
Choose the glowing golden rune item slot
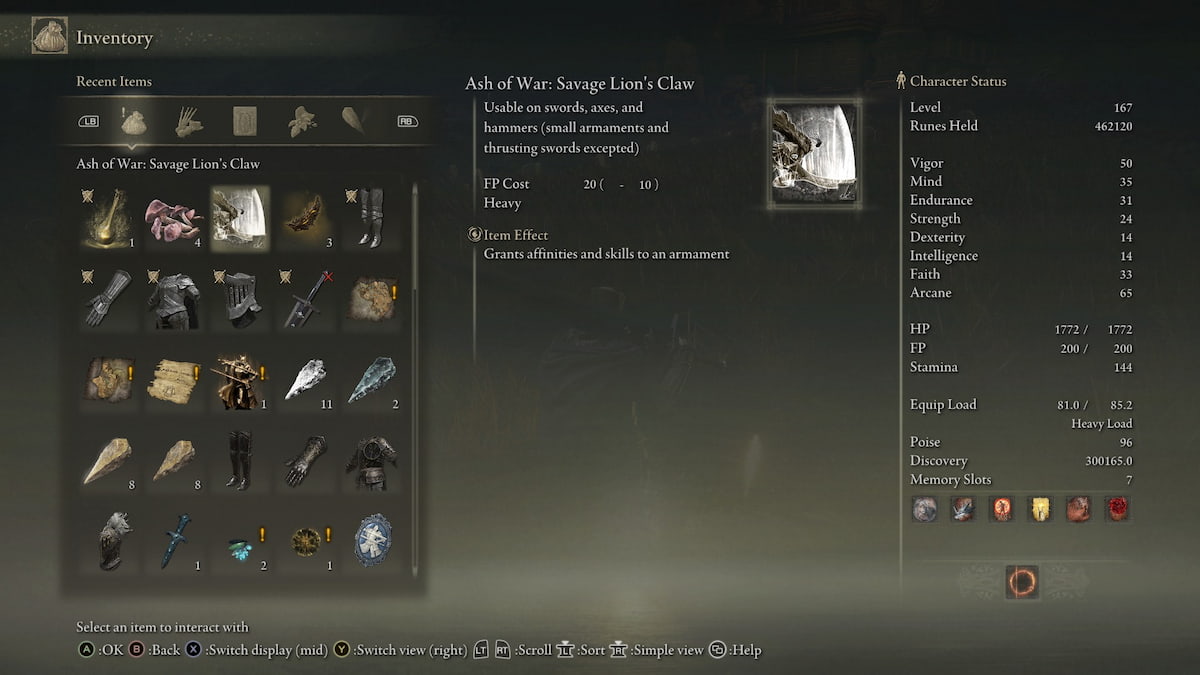pos(107,219)
